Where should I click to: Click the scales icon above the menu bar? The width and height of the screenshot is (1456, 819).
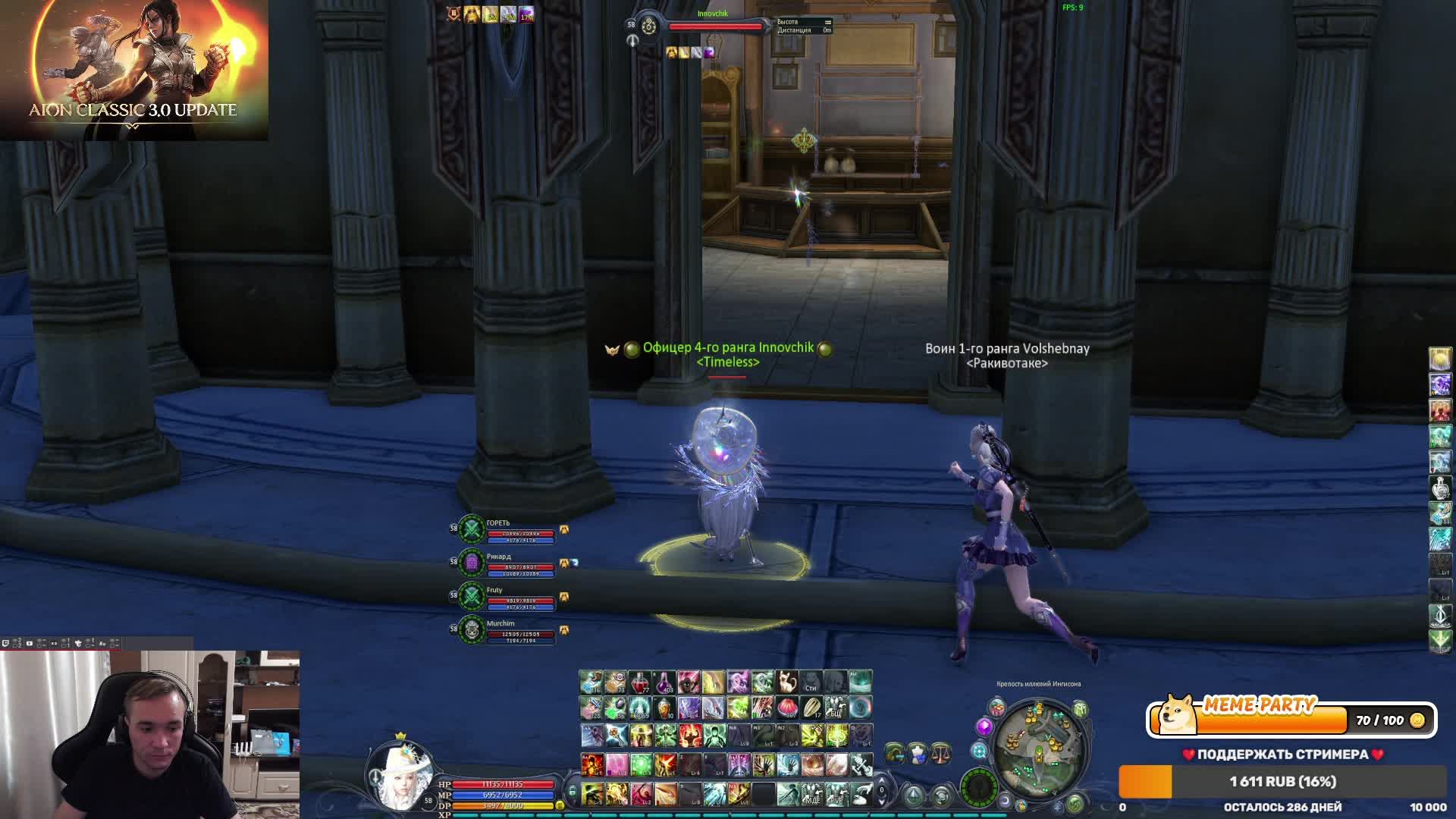940,752
